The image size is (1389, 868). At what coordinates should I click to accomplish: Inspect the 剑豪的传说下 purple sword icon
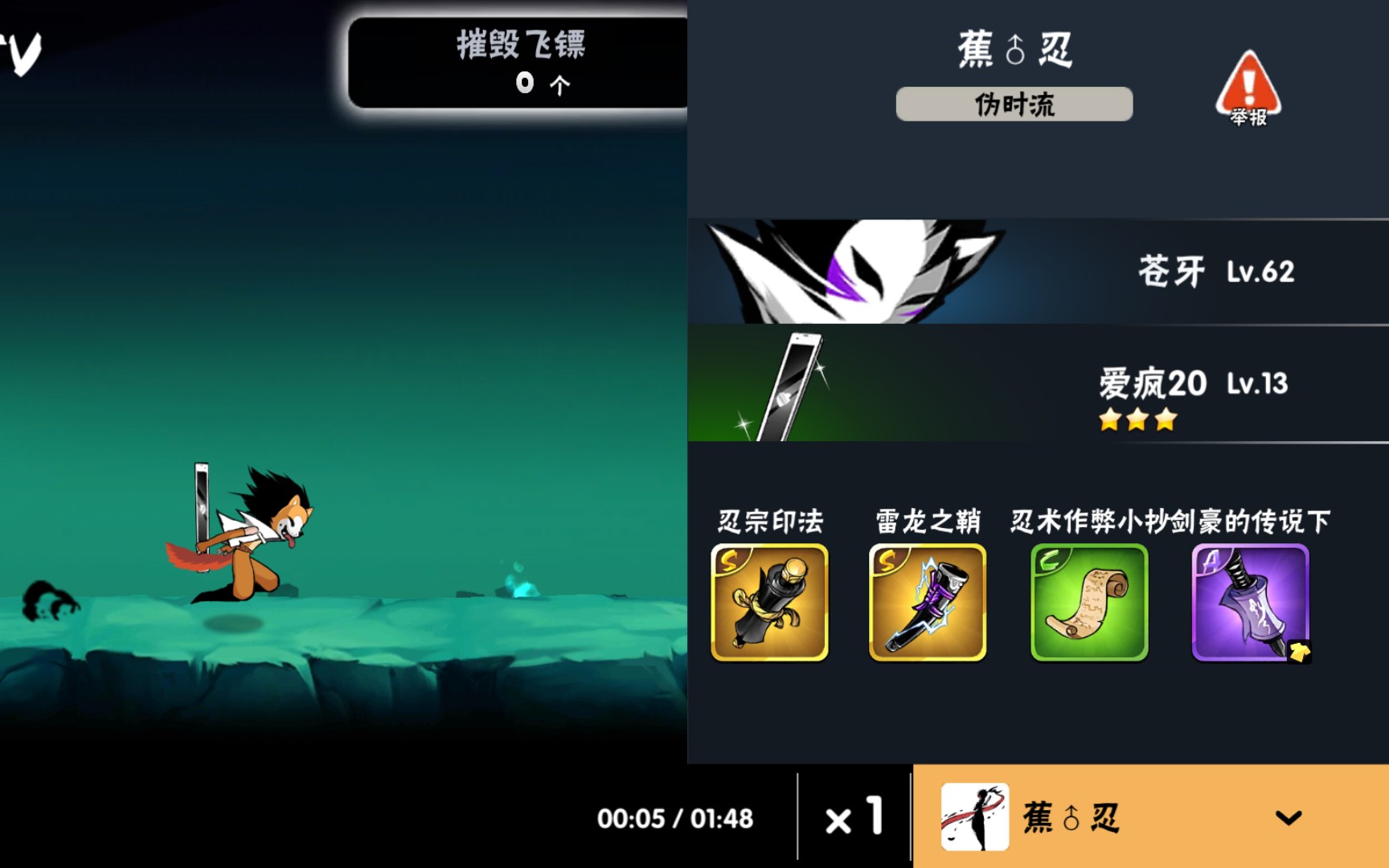1249,603
